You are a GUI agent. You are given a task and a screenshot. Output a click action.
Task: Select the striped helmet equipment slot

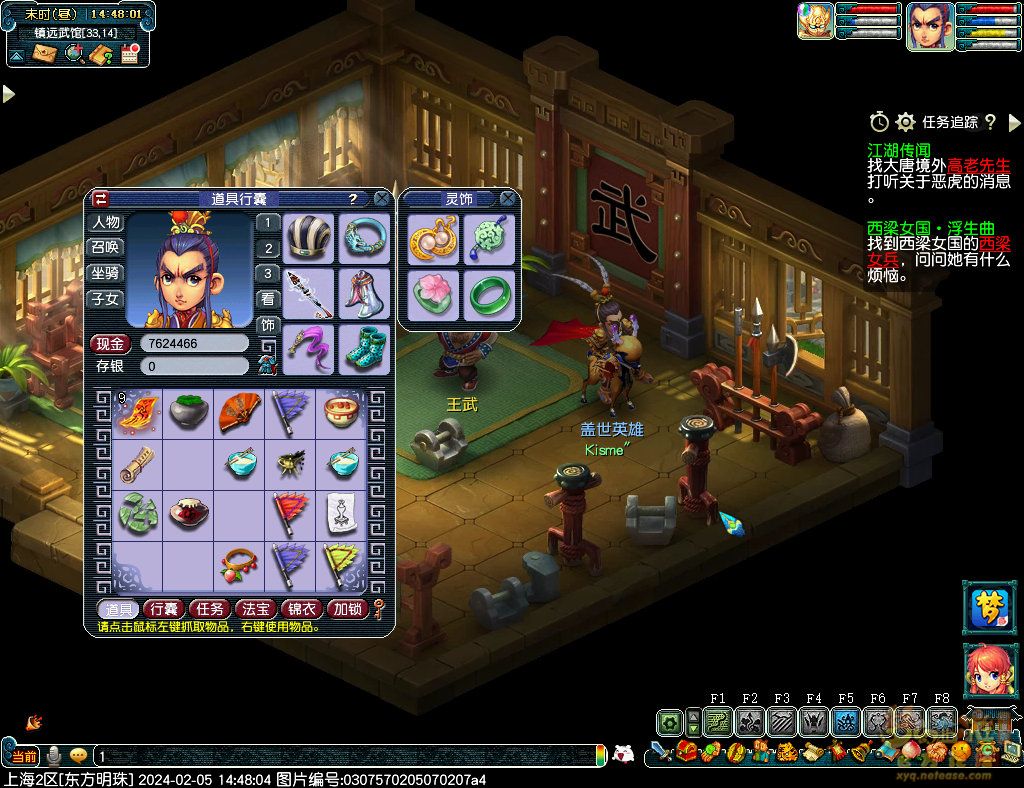point(308,238)
